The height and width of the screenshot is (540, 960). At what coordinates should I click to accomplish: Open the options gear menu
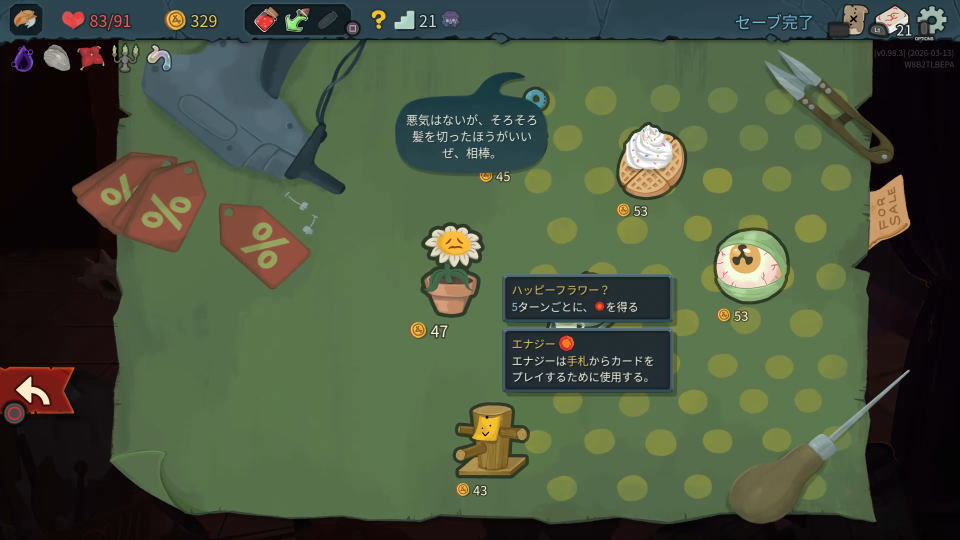point(931,20)
